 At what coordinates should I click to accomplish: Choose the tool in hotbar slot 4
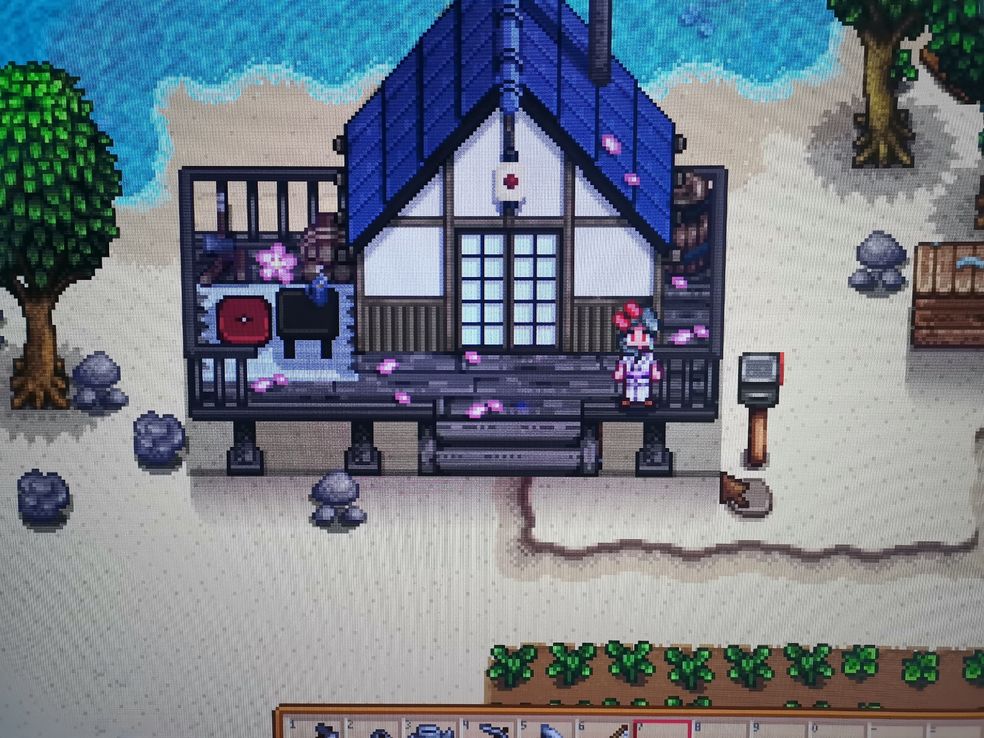click(x=490, y=730)
